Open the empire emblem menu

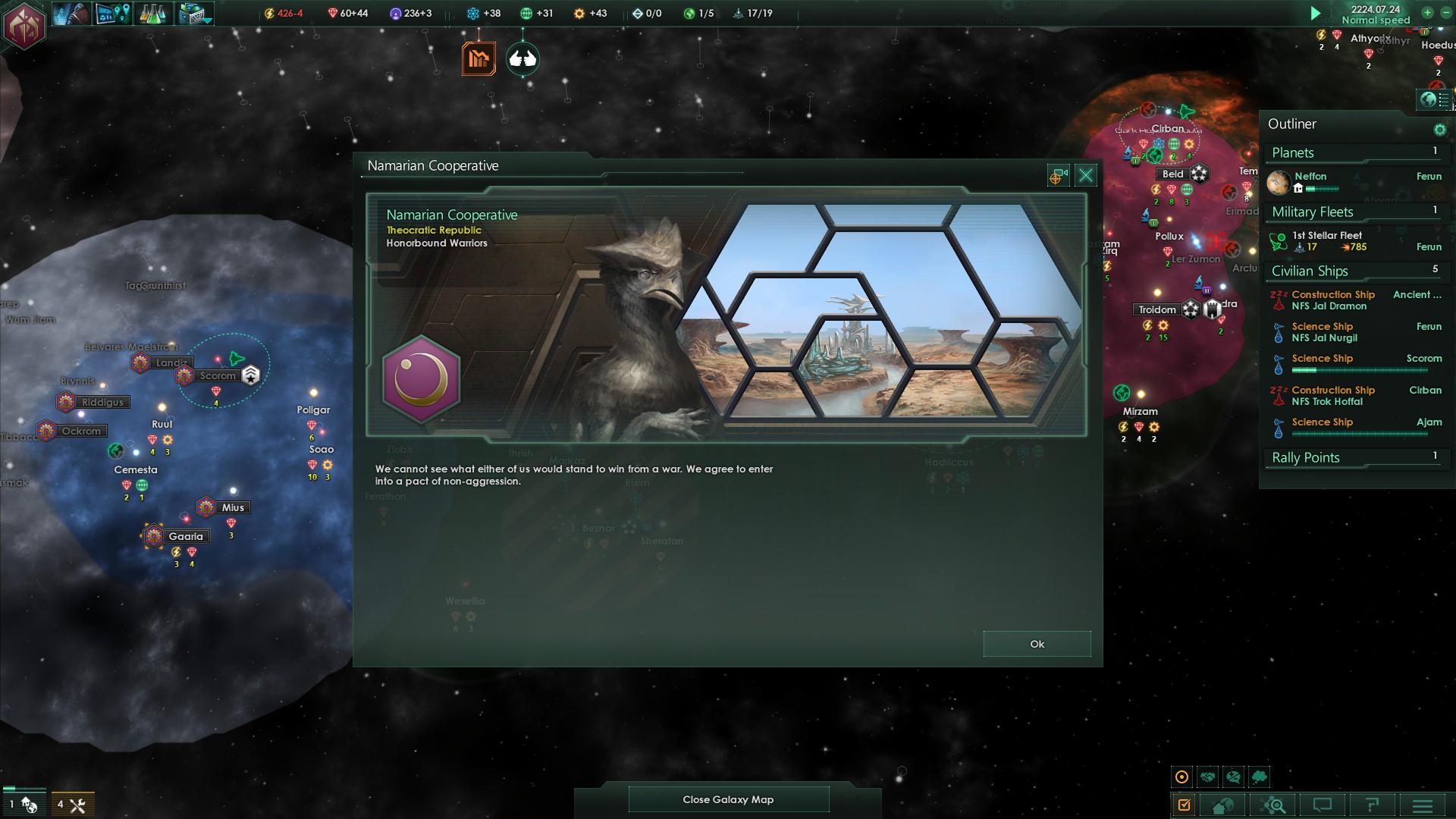tap(24, 25)
